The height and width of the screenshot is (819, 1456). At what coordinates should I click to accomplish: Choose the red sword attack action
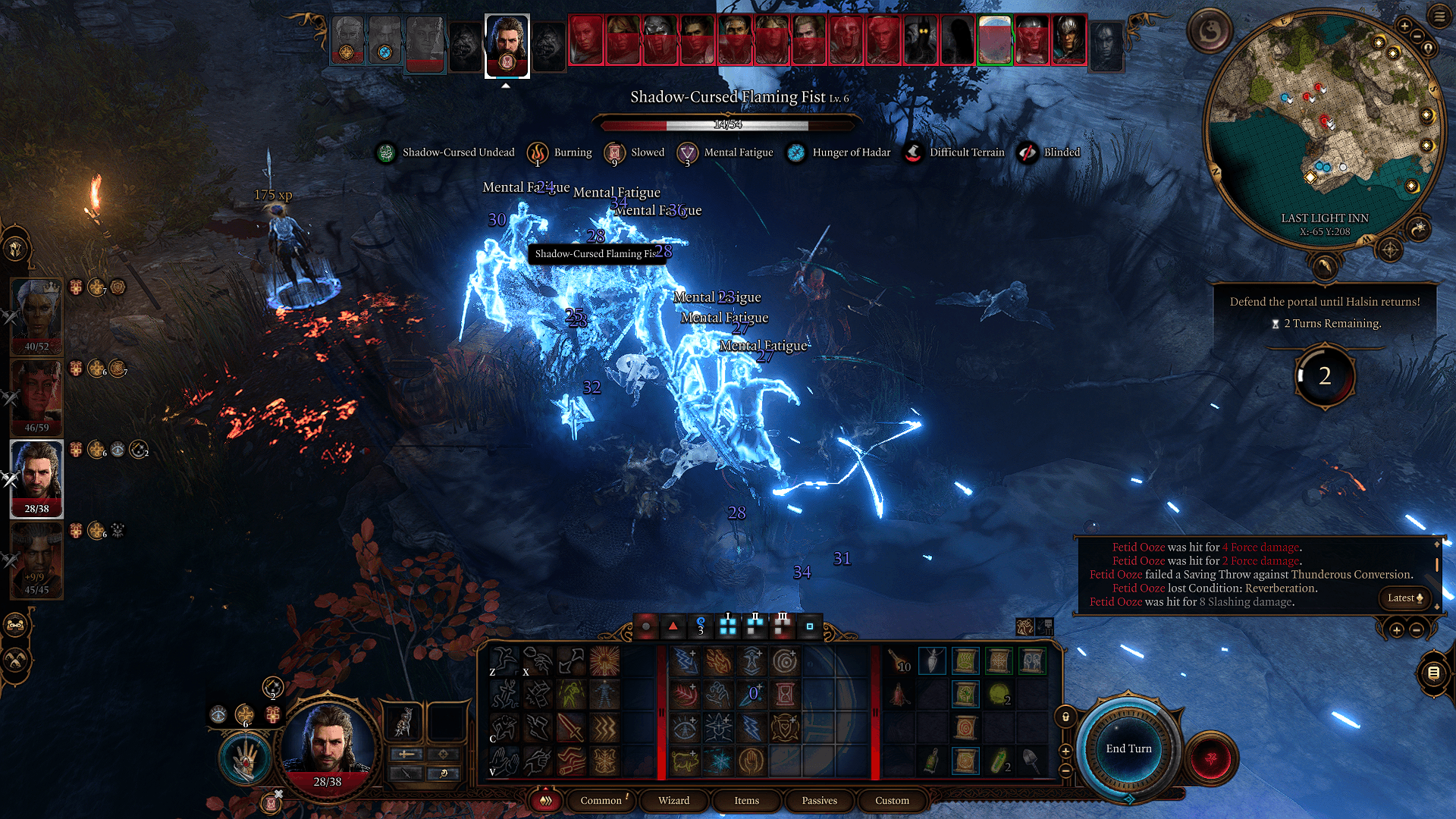coord(570,728)
